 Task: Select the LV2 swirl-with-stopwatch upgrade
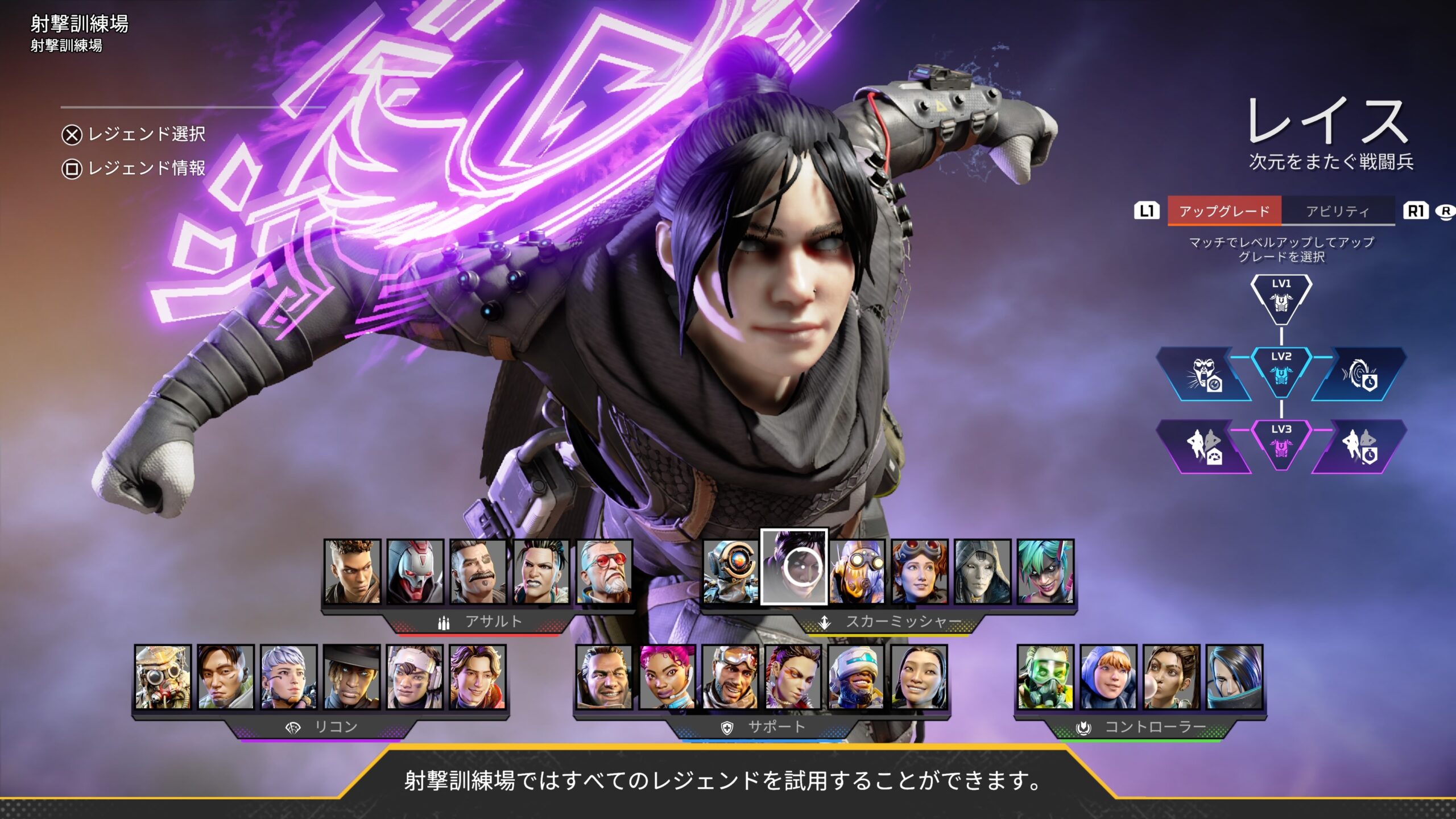pos(1360,375)
